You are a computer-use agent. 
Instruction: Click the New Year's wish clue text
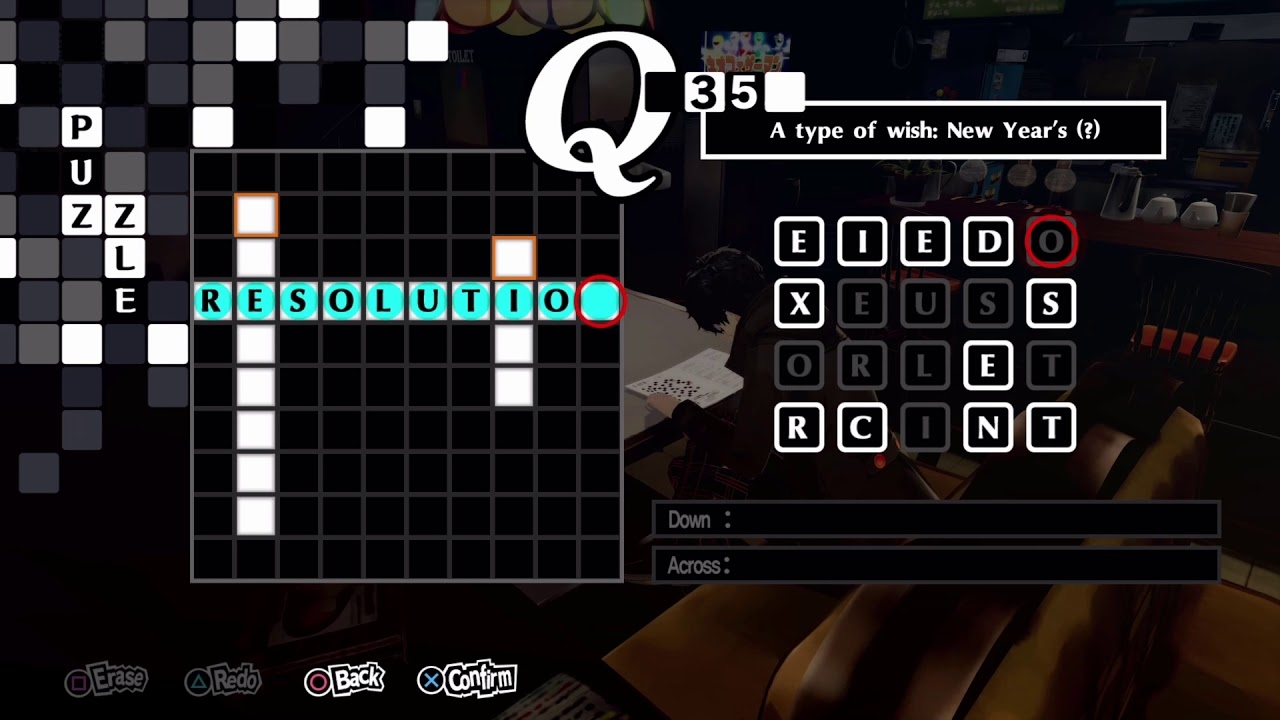(934, 130)
